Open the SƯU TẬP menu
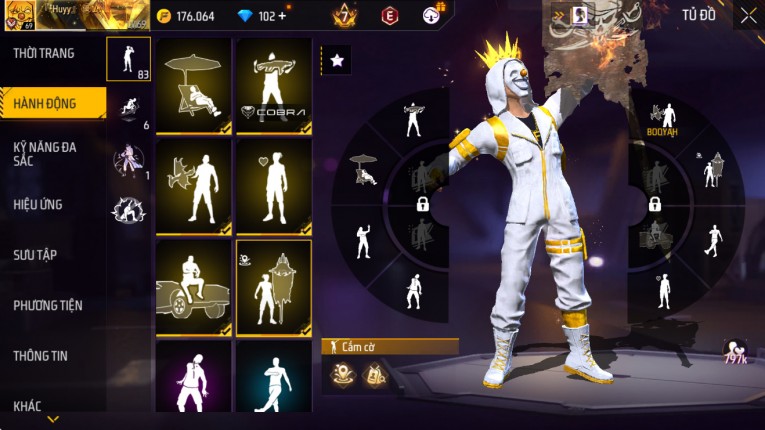 pyautogui.click(x=35, y=255)
